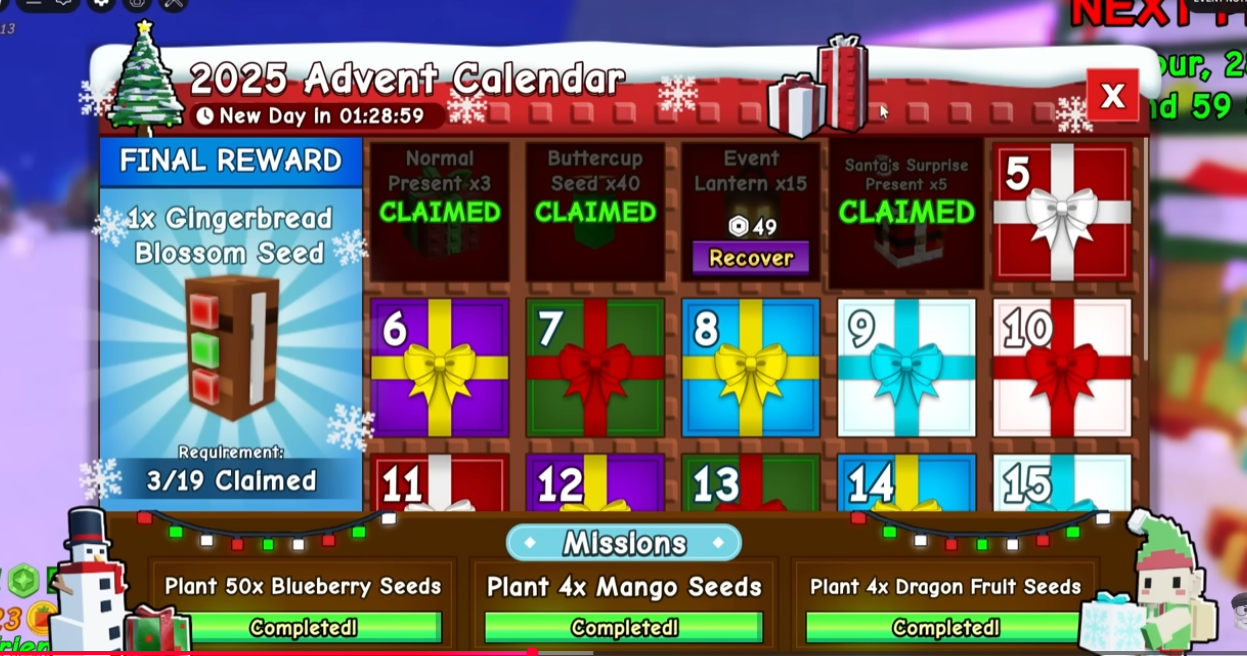Viewport: 1247px width, 656px height.
Task: Choose the day 11 present tile
Action: point(439,484)
